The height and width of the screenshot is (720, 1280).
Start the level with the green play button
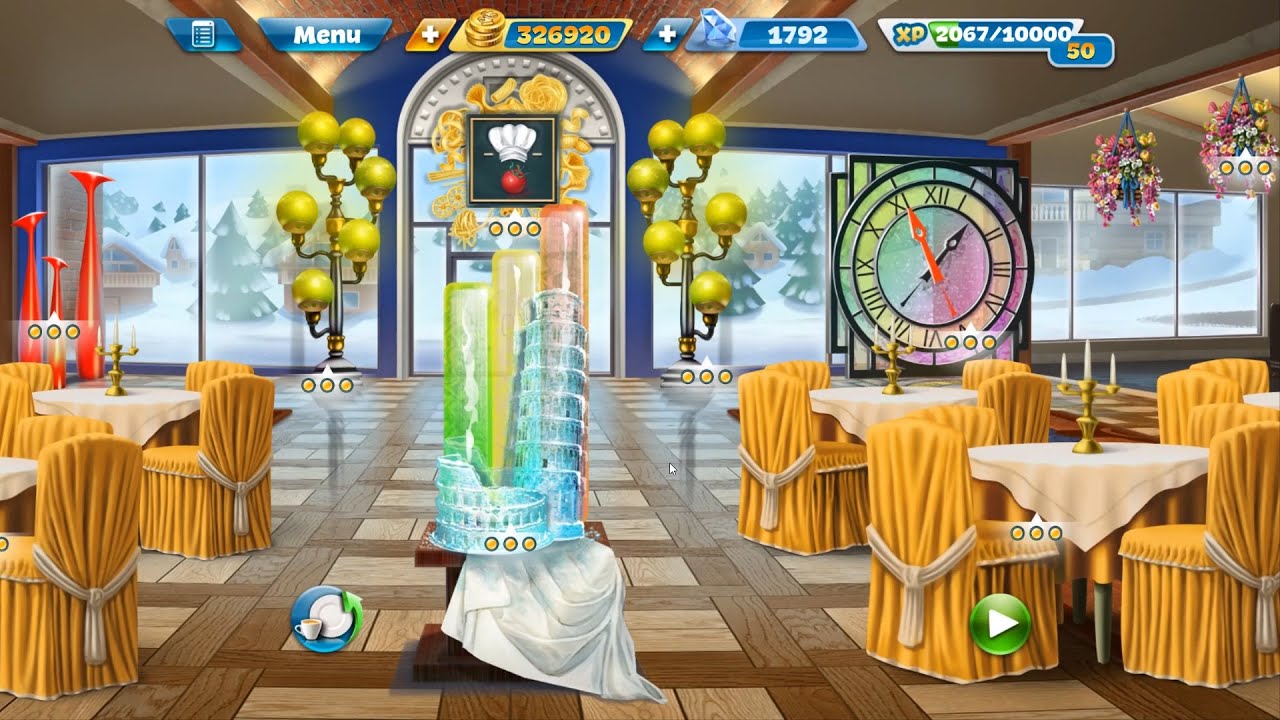(x=999, y=624)
